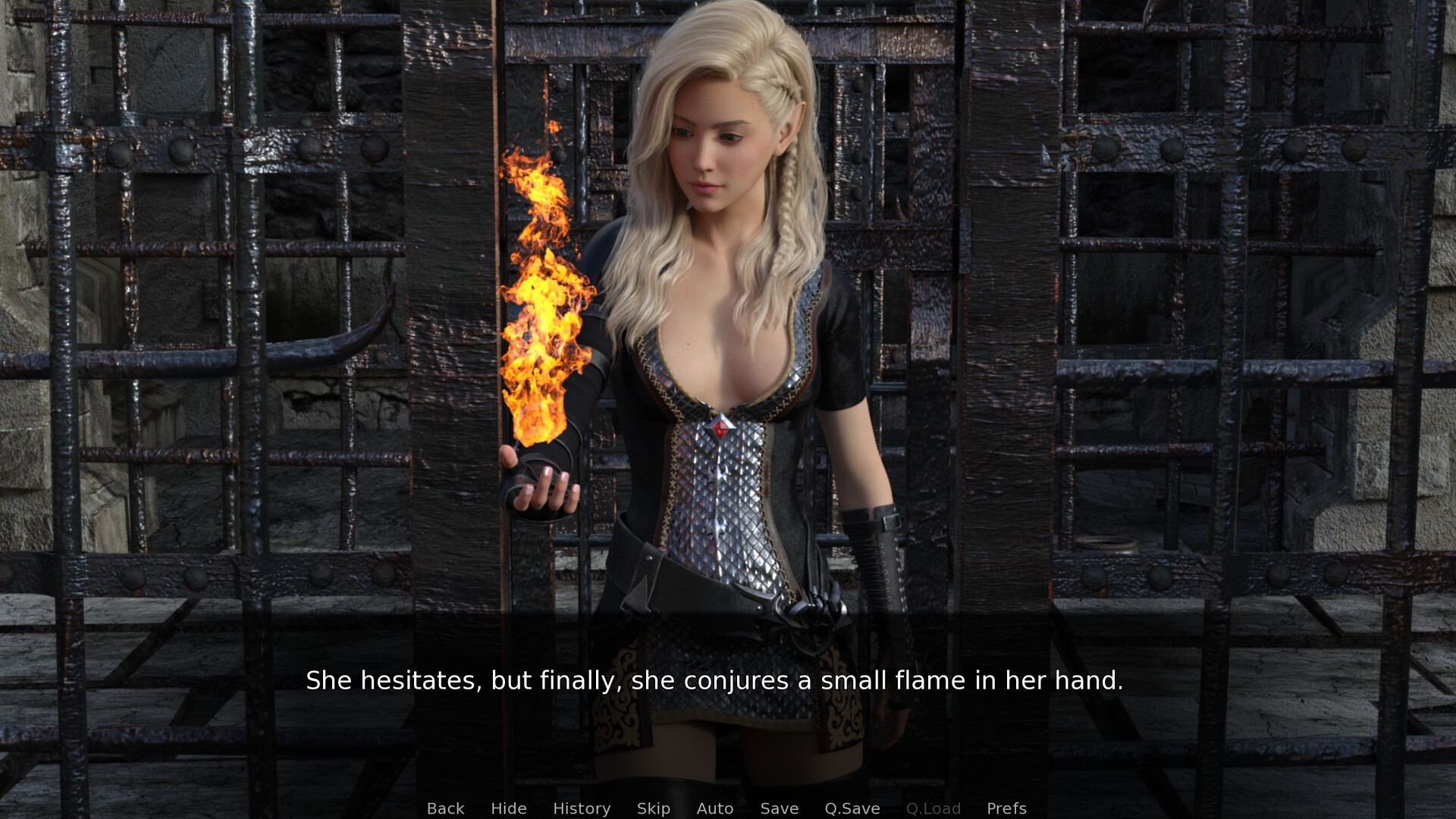The image size is (1456, 819).
Task: Select Back from the quick menu
Action: (445, 808)
